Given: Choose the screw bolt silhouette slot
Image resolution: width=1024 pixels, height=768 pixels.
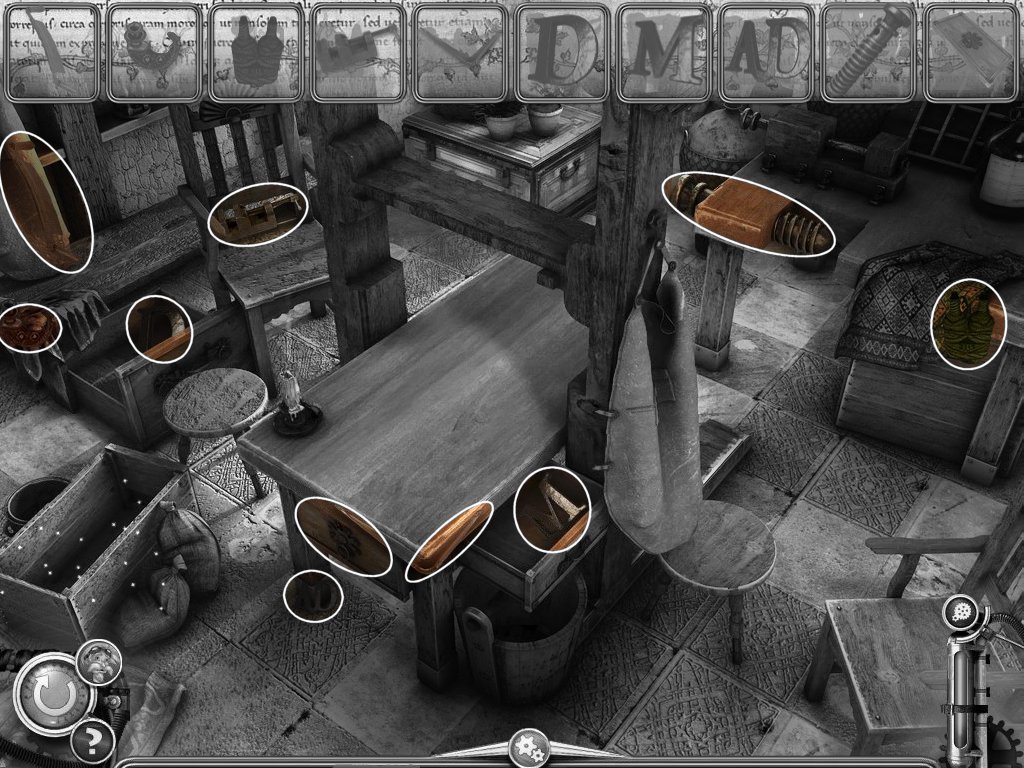Looking at the screenshot, I should click(868, 53).
